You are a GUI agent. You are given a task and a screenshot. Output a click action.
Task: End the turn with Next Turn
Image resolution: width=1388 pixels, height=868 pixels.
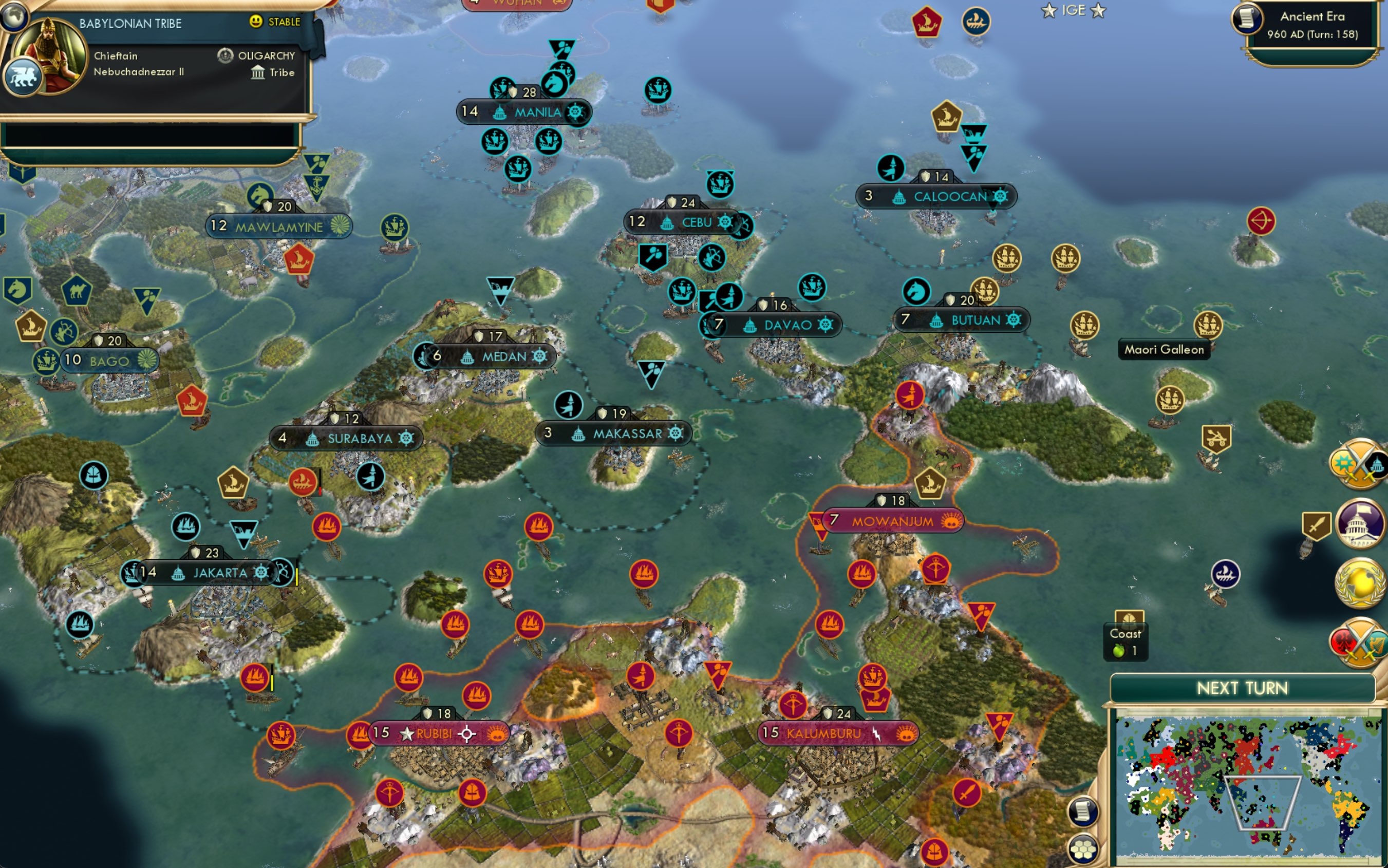pyautogui.click(x=1242, y=688)
